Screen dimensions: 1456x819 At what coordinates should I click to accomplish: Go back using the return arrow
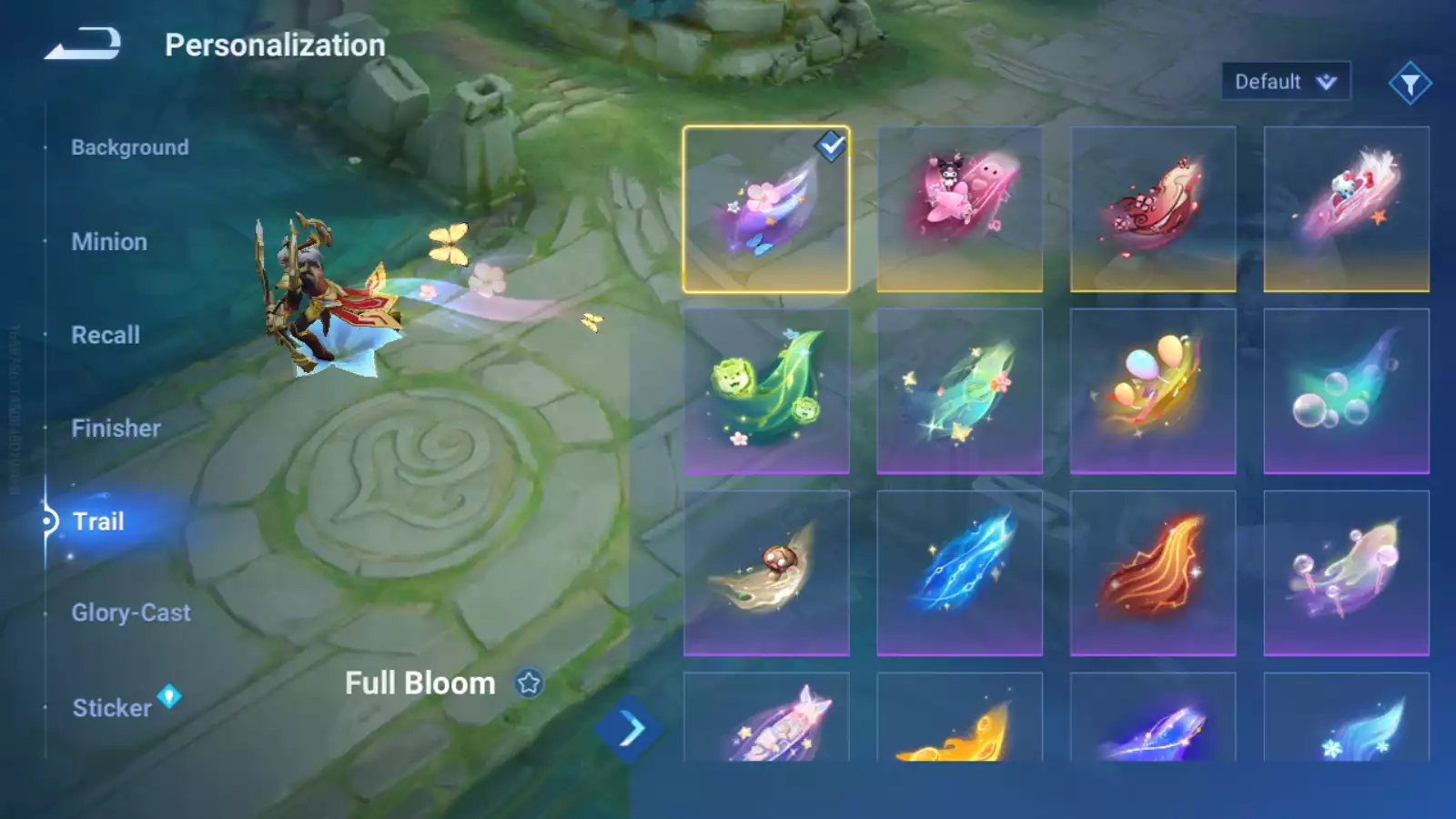click(83, 44)
